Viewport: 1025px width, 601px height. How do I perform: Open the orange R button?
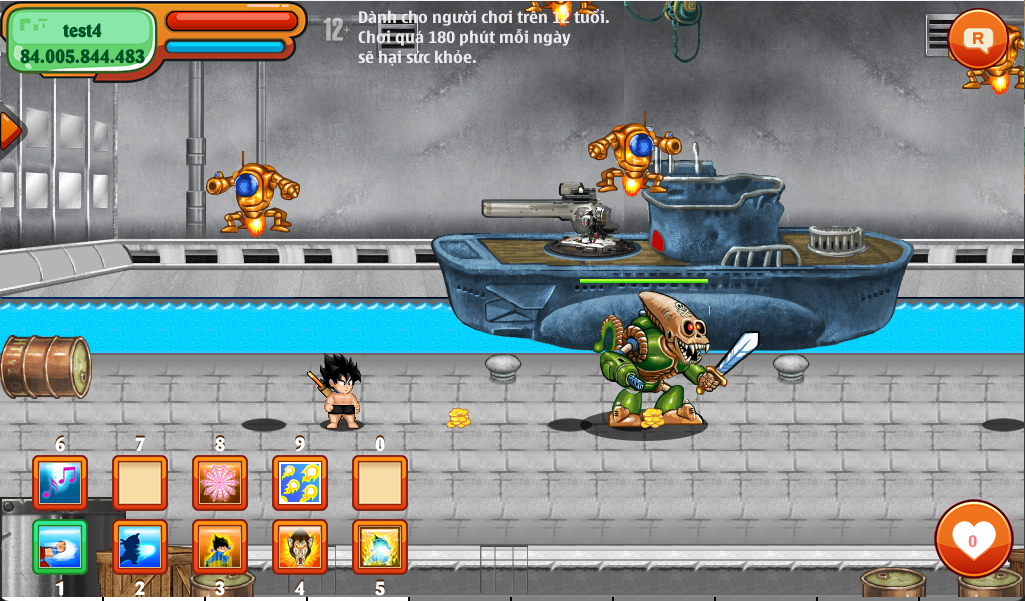pyautogui.click(x=977, y=39)
